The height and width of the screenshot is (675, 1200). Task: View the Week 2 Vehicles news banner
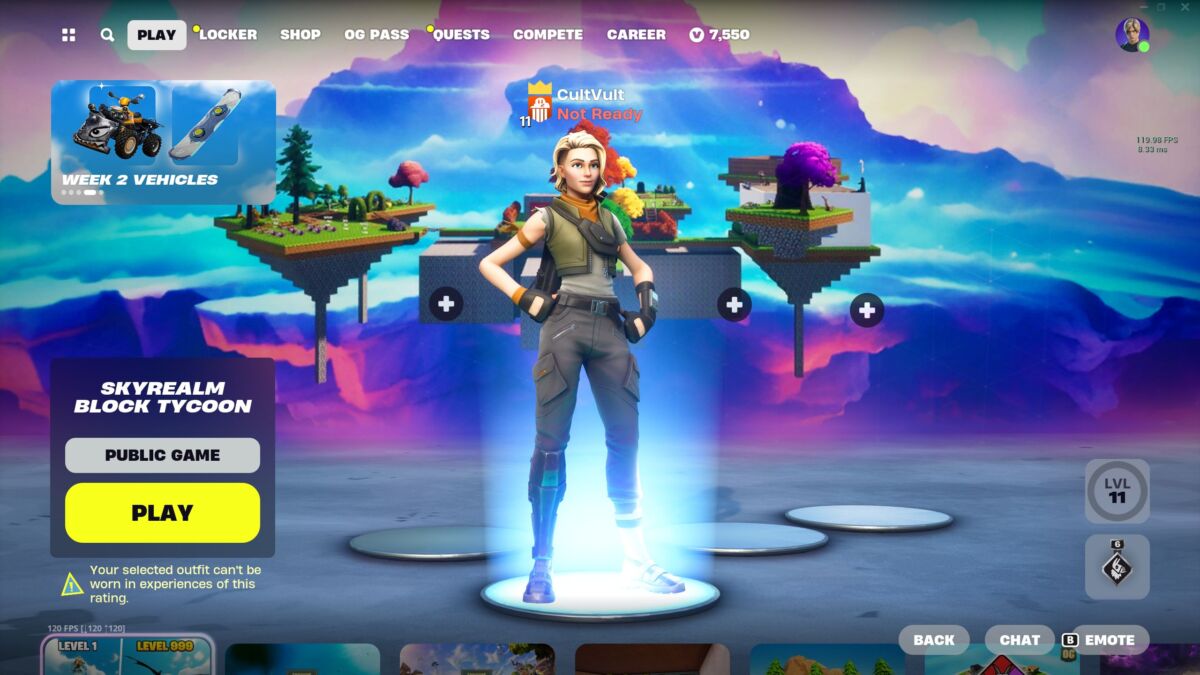(x=163, y=142)
